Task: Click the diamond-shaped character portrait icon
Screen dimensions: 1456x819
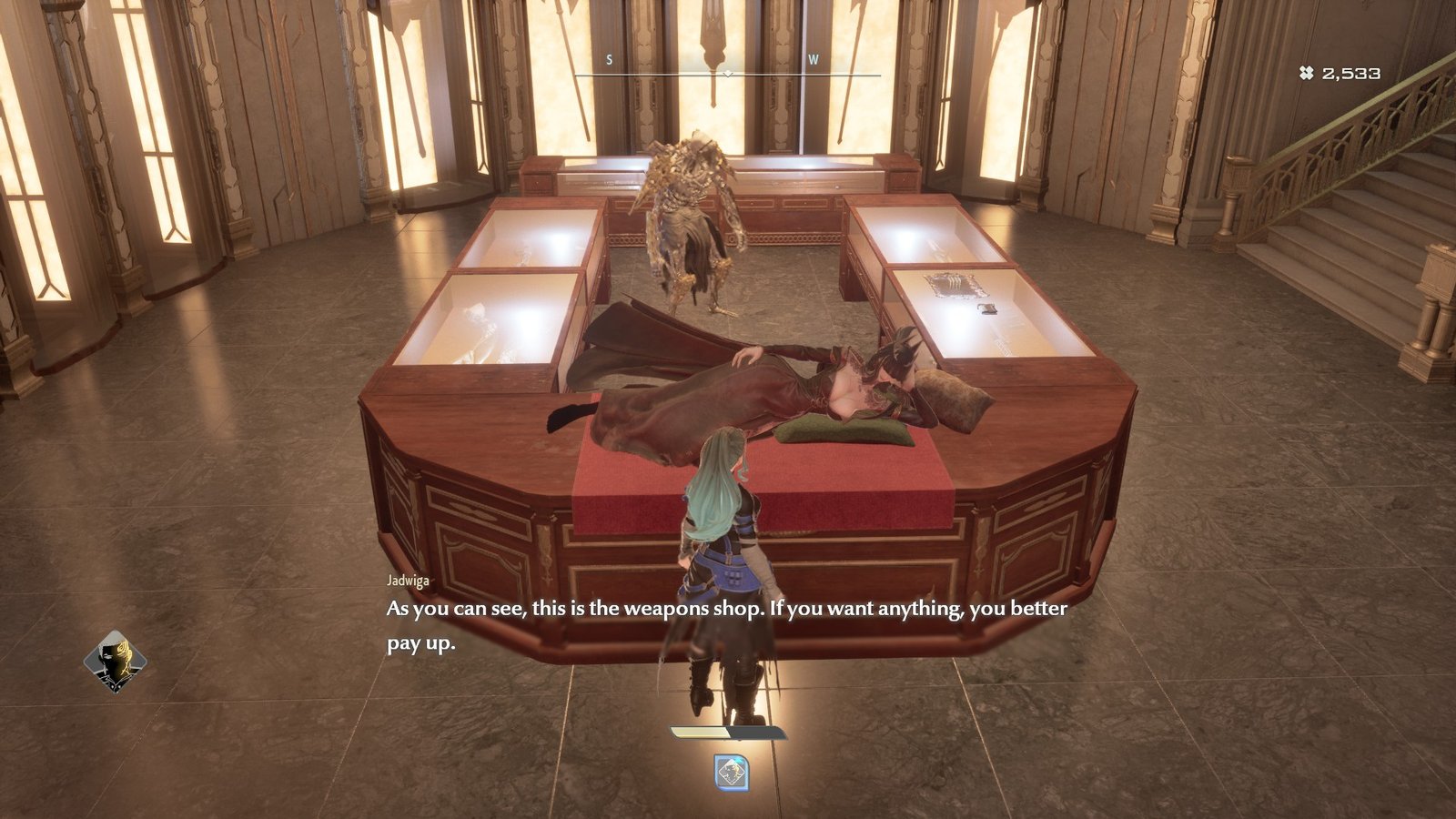Action: point(115,662)
